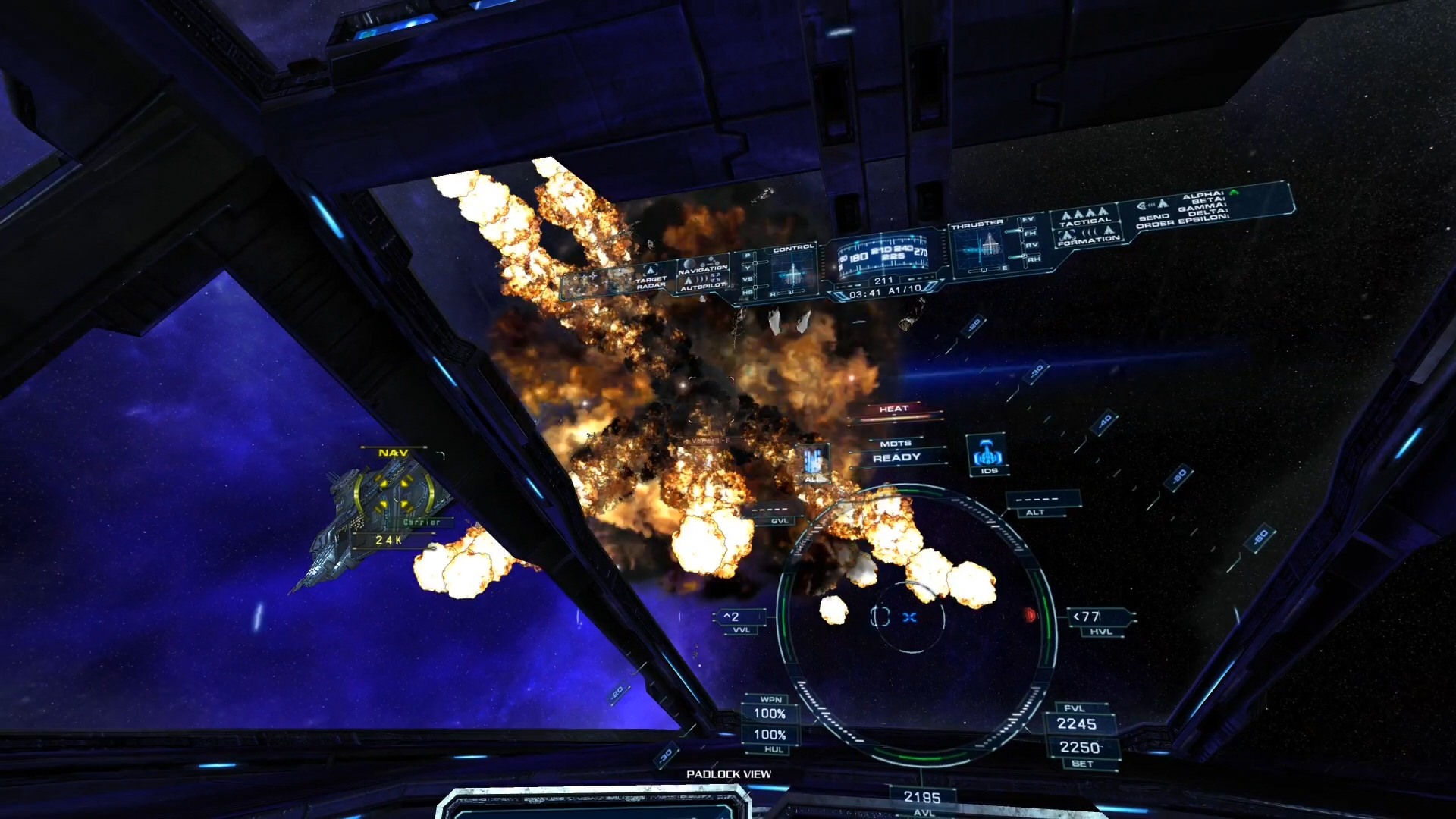The width and height of the screenshot is (1456, 819).
Task: Click the Send Order command
Action: pos(1153,220)
